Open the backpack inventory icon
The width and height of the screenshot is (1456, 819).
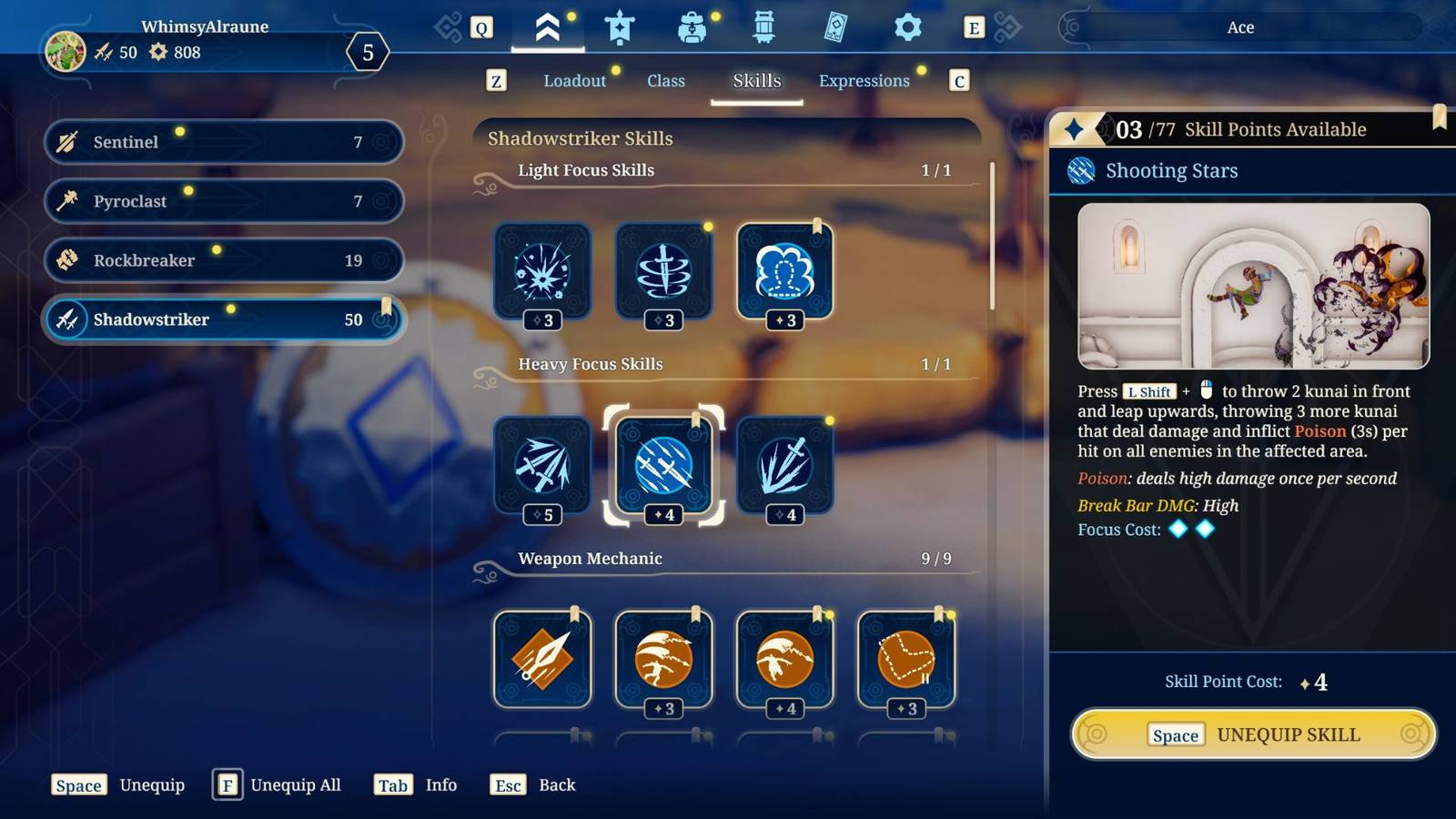[x=693, y=27]
